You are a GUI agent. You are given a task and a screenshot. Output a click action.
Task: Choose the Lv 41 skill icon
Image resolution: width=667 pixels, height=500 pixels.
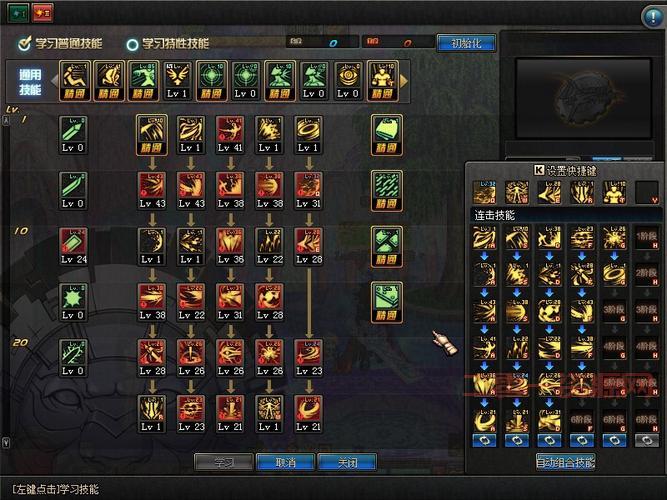(x=230, y=133)
